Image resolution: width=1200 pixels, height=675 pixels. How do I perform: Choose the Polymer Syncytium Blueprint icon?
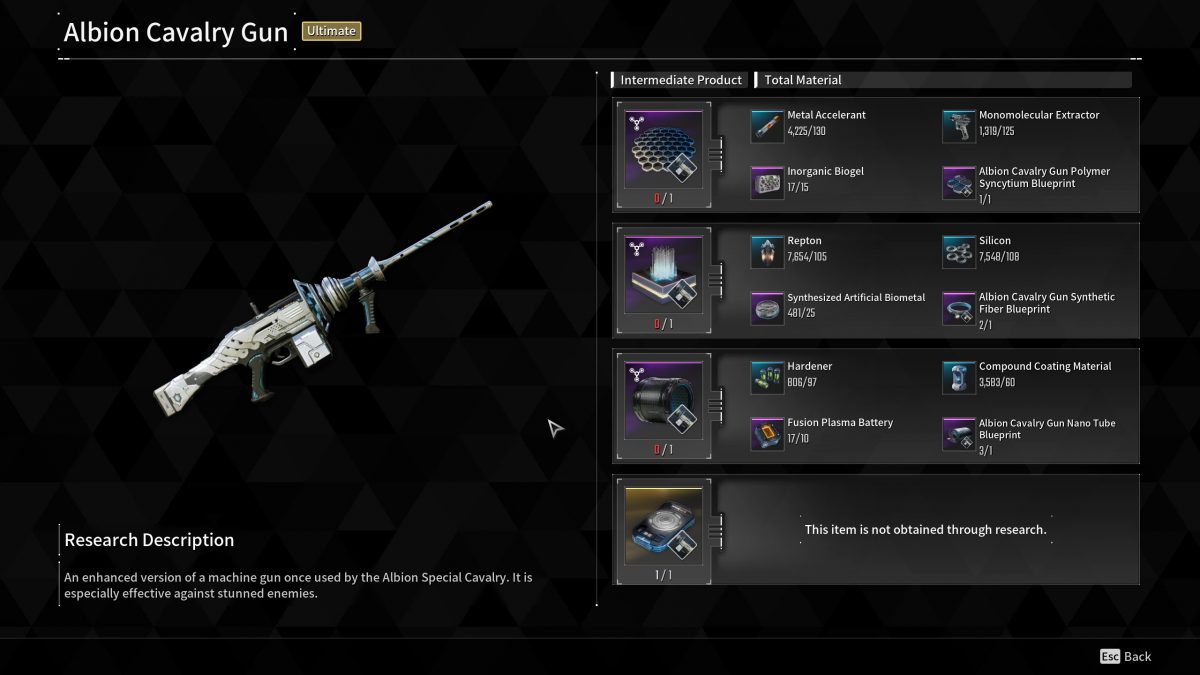pyautogui.click(x=959, y=182)
